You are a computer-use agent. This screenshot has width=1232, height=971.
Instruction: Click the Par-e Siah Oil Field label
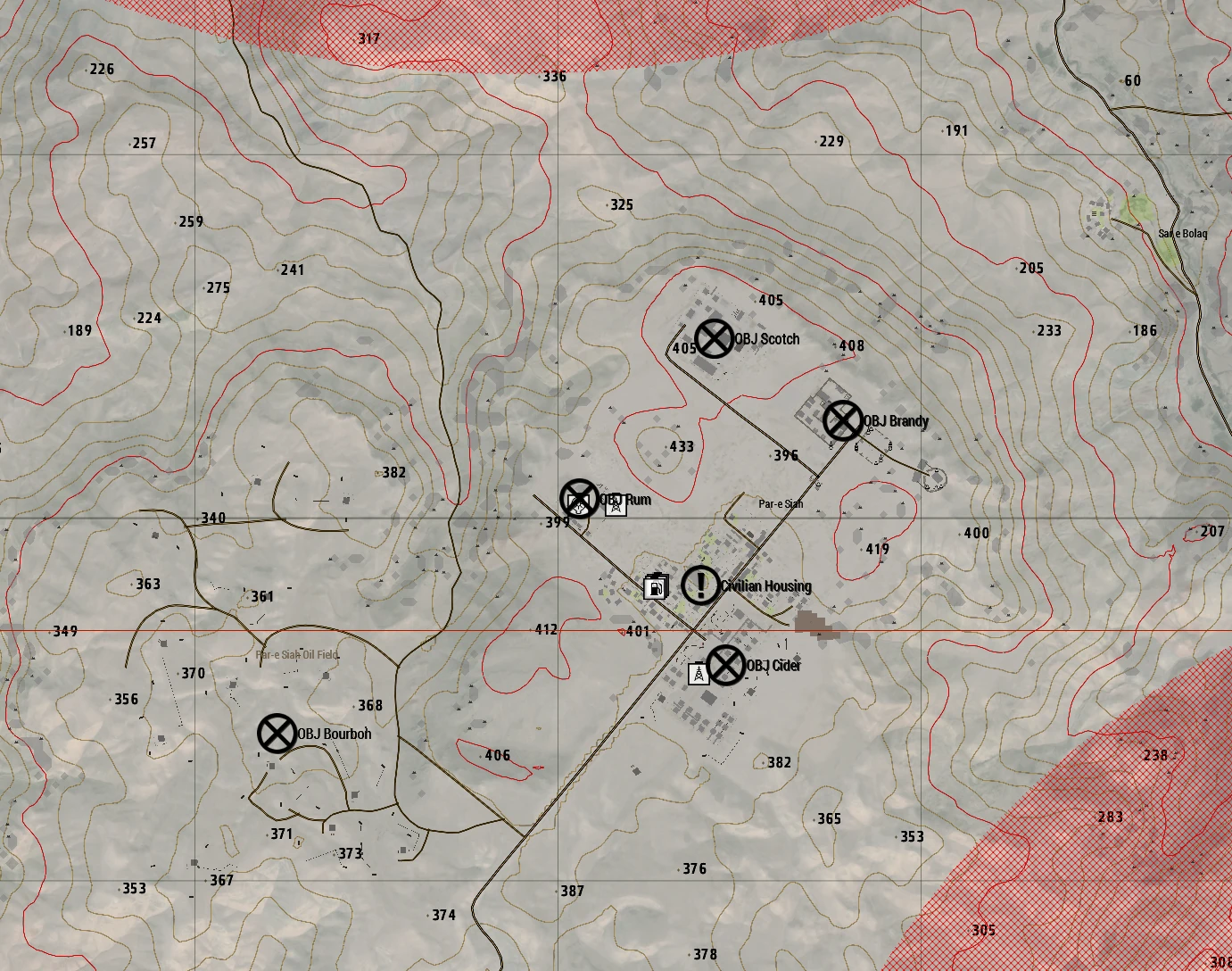pos(297,654)
